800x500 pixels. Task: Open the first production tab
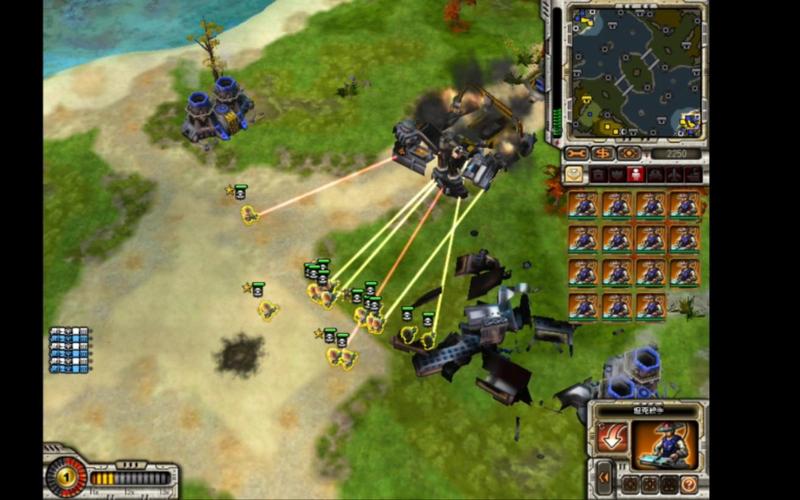597,174
